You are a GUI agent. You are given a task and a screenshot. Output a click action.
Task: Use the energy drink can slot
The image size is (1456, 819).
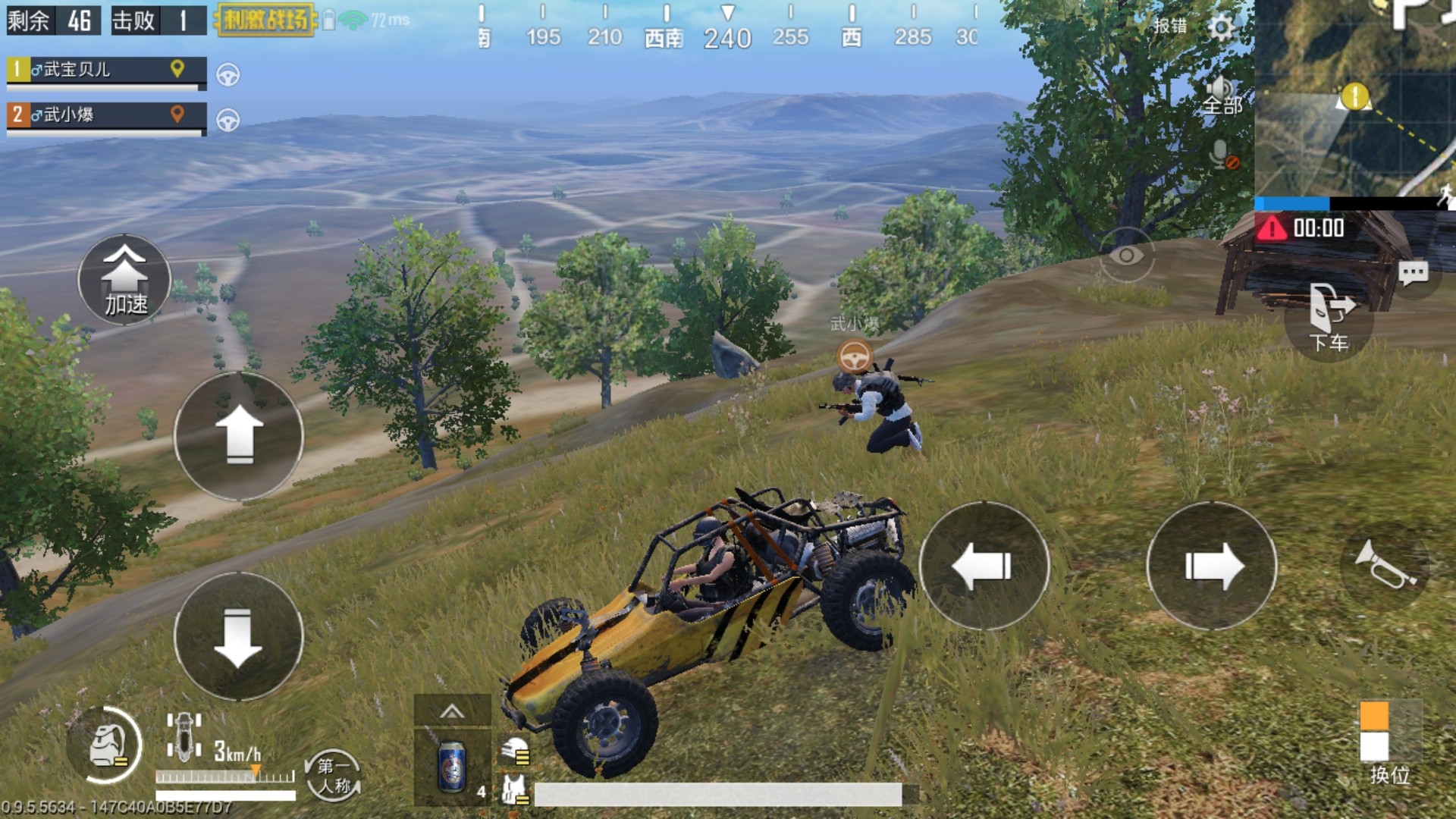pyautogui.click(x=452, y=767)
